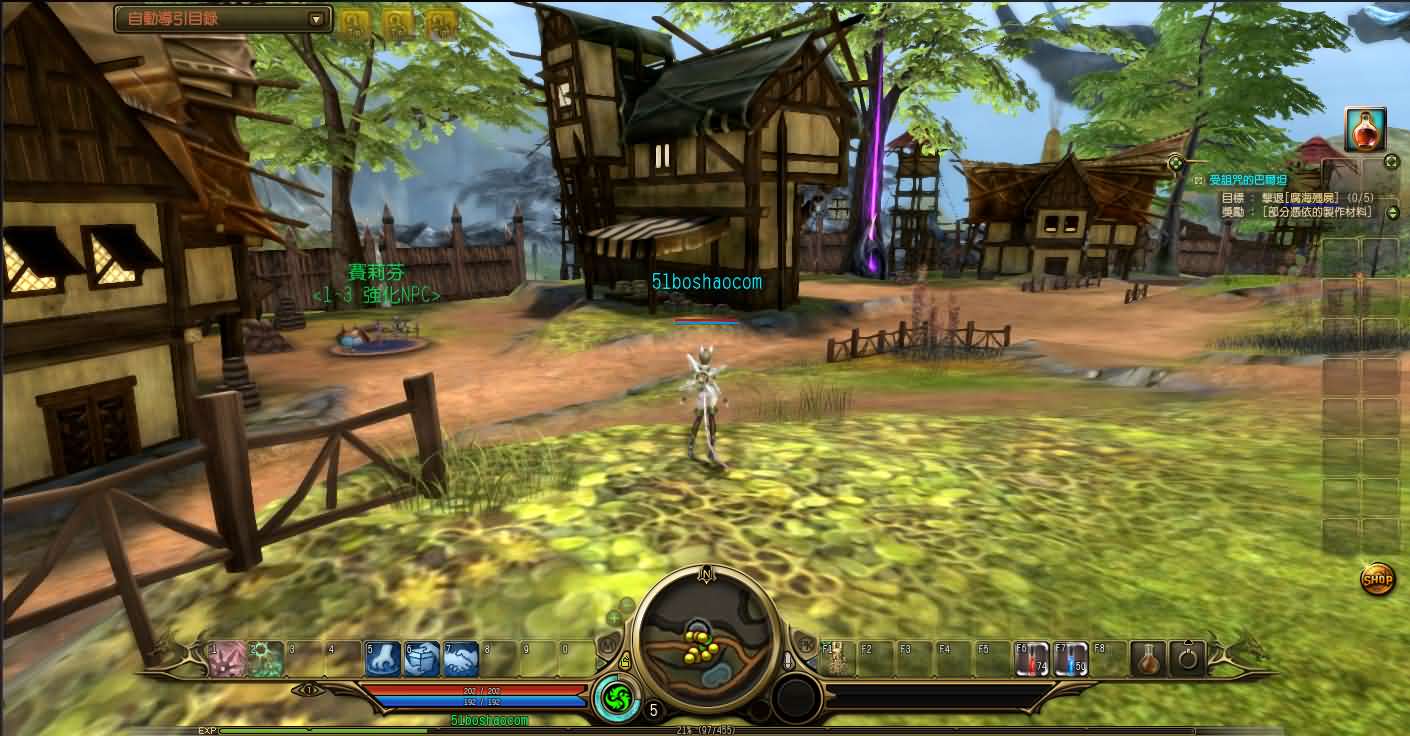Select the scroll item in slot F1
This screenshot has width=1410, height=736.
coord(838,657)
